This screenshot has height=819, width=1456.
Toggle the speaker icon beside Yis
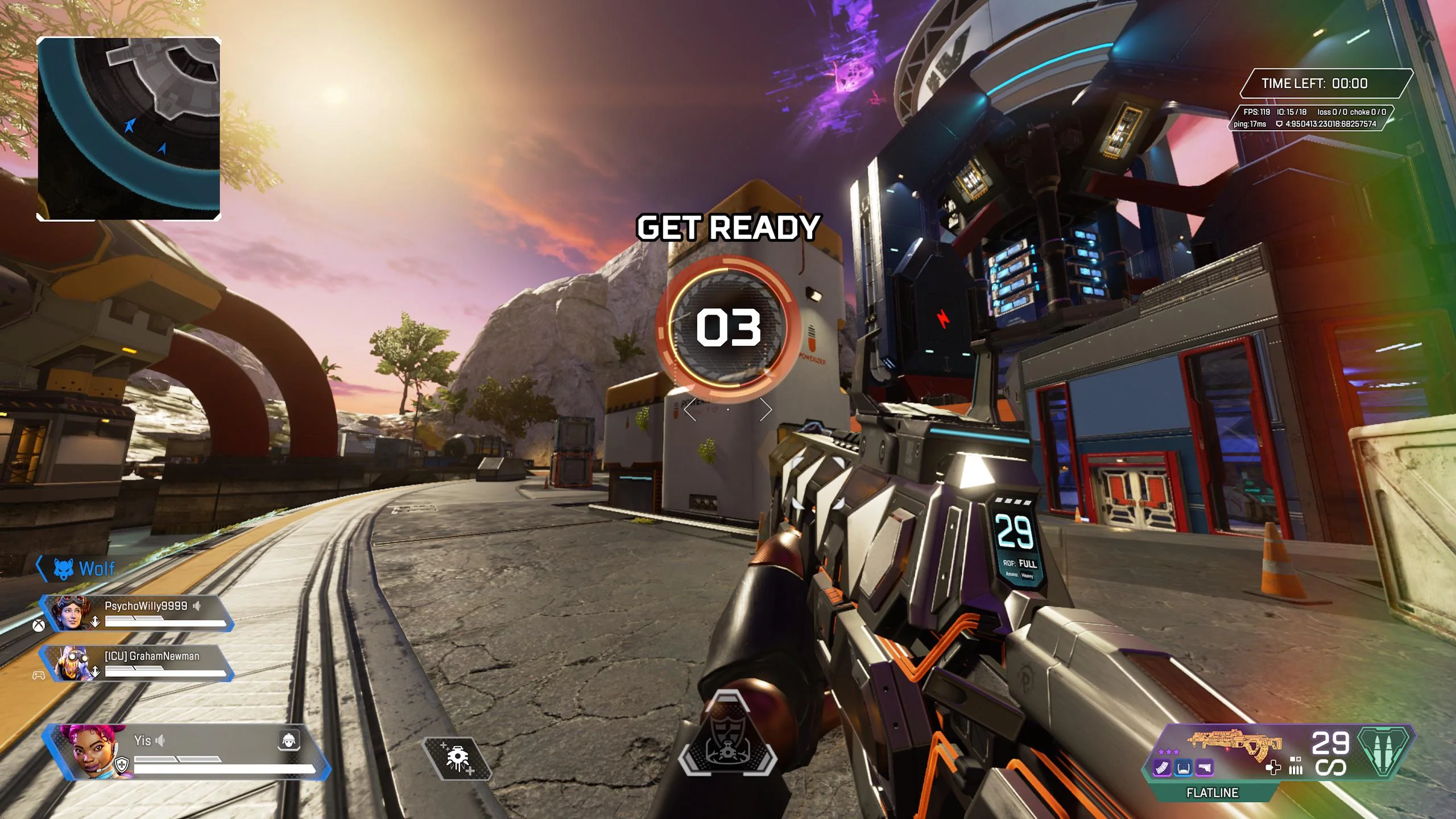click(161, 741)
